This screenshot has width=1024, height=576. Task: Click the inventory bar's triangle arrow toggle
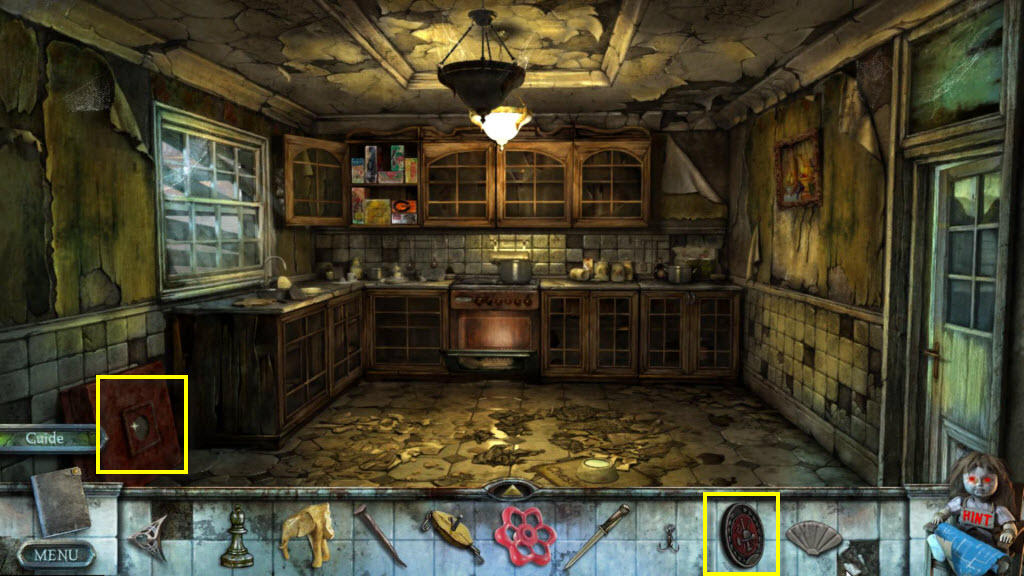(x=511, y=490)
